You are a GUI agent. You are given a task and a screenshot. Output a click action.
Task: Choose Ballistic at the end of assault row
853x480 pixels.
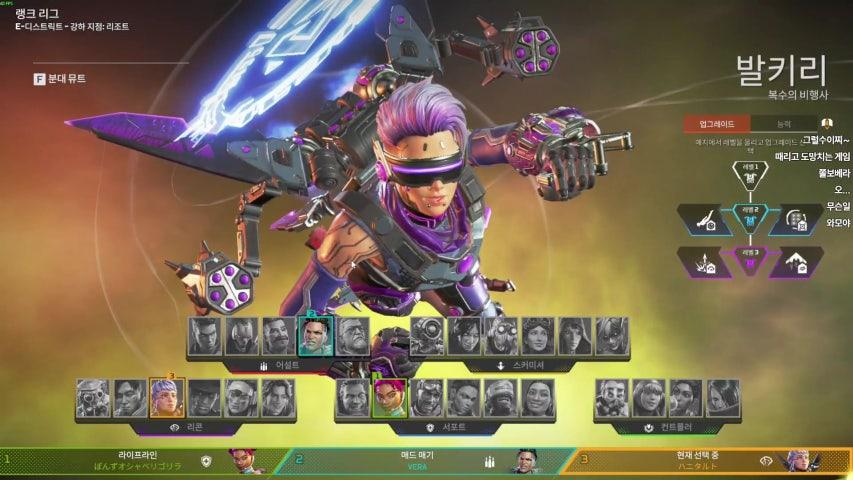352,337
